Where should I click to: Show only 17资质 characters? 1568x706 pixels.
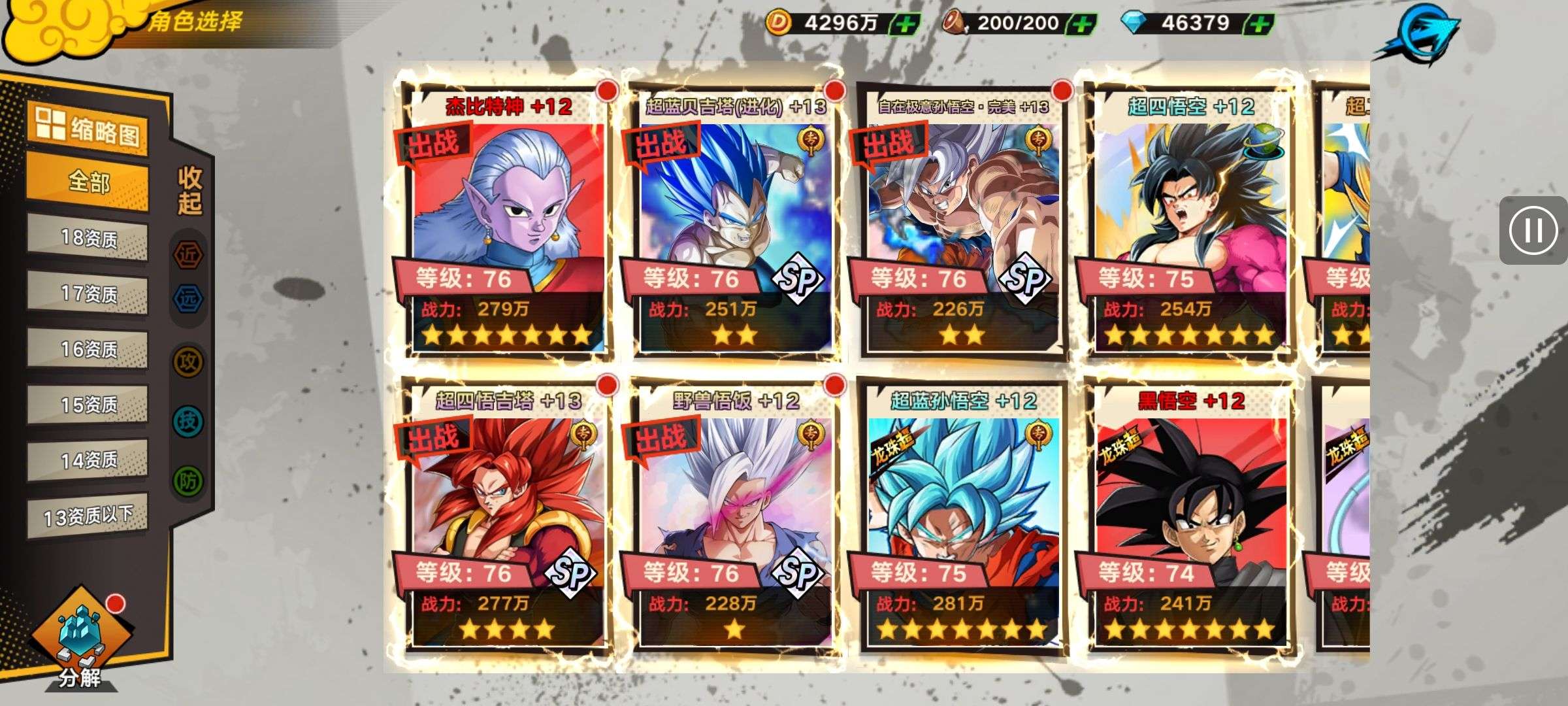coord(88,294)
